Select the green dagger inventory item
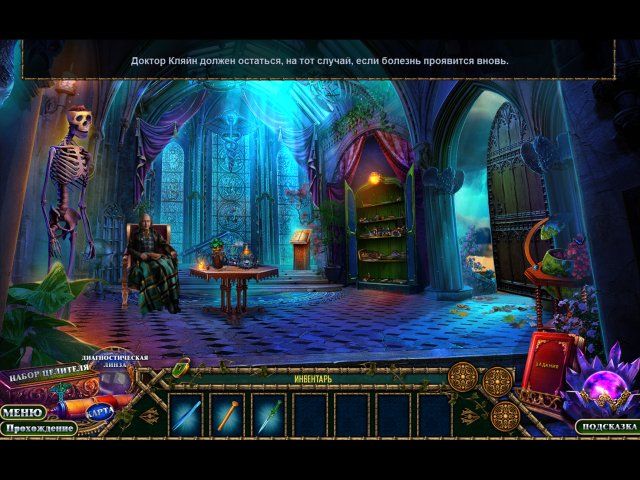640x480 pixels. click(268, 415)
